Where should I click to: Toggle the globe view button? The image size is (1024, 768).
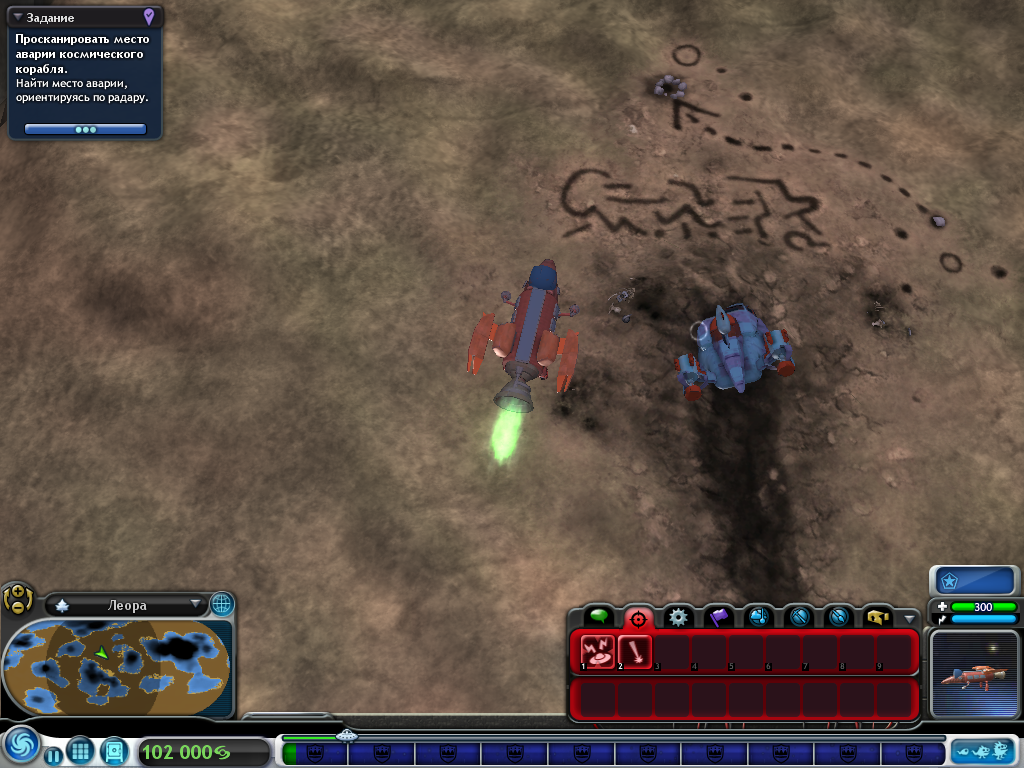click(x=221, y=604)
